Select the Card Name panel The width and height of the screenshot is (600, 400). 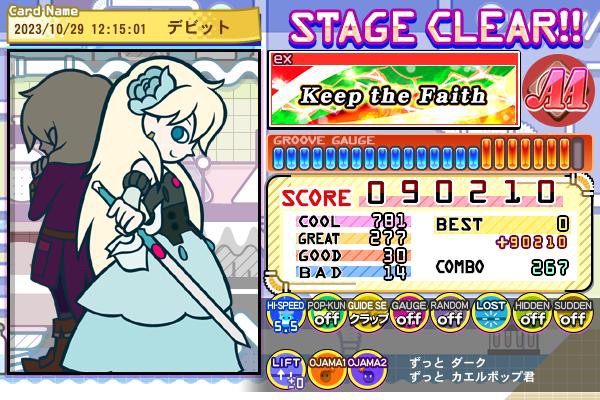coord(122,22)
